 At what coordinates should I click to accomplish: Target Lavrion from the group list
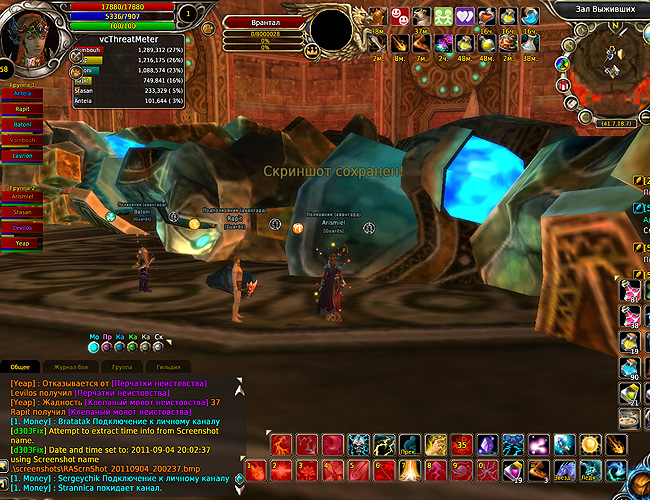click(23, 156)
